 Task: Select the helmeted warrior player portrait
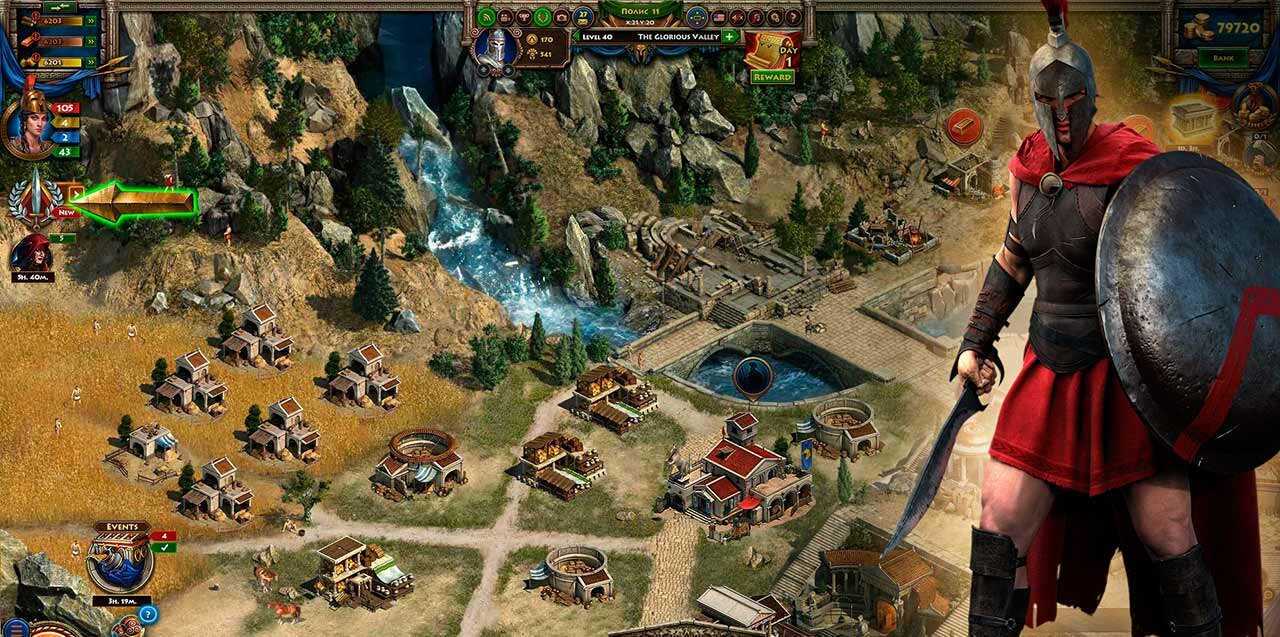[496, 48]
